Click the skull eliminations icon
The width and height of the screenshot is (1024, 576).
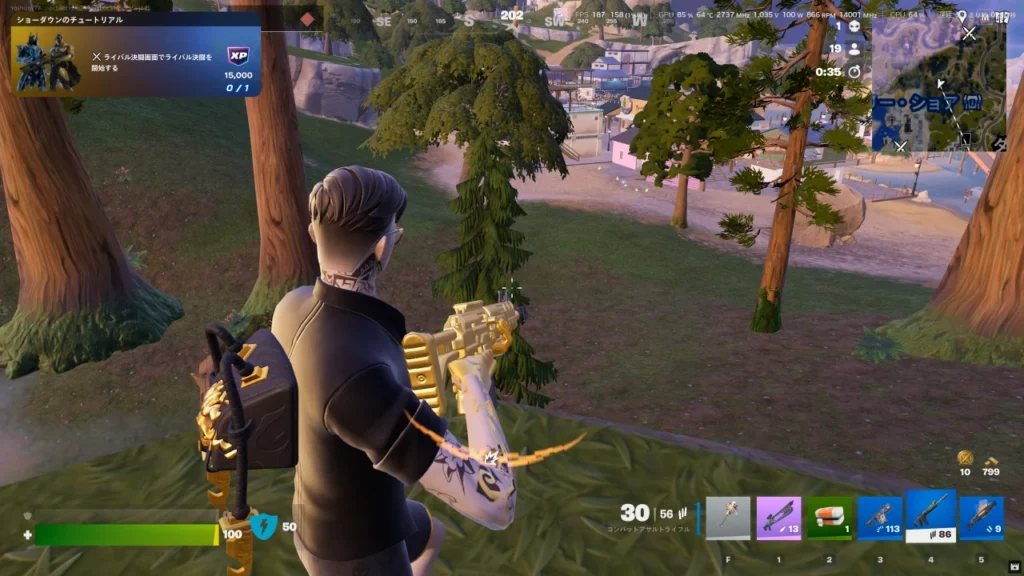tap(854, 27)
